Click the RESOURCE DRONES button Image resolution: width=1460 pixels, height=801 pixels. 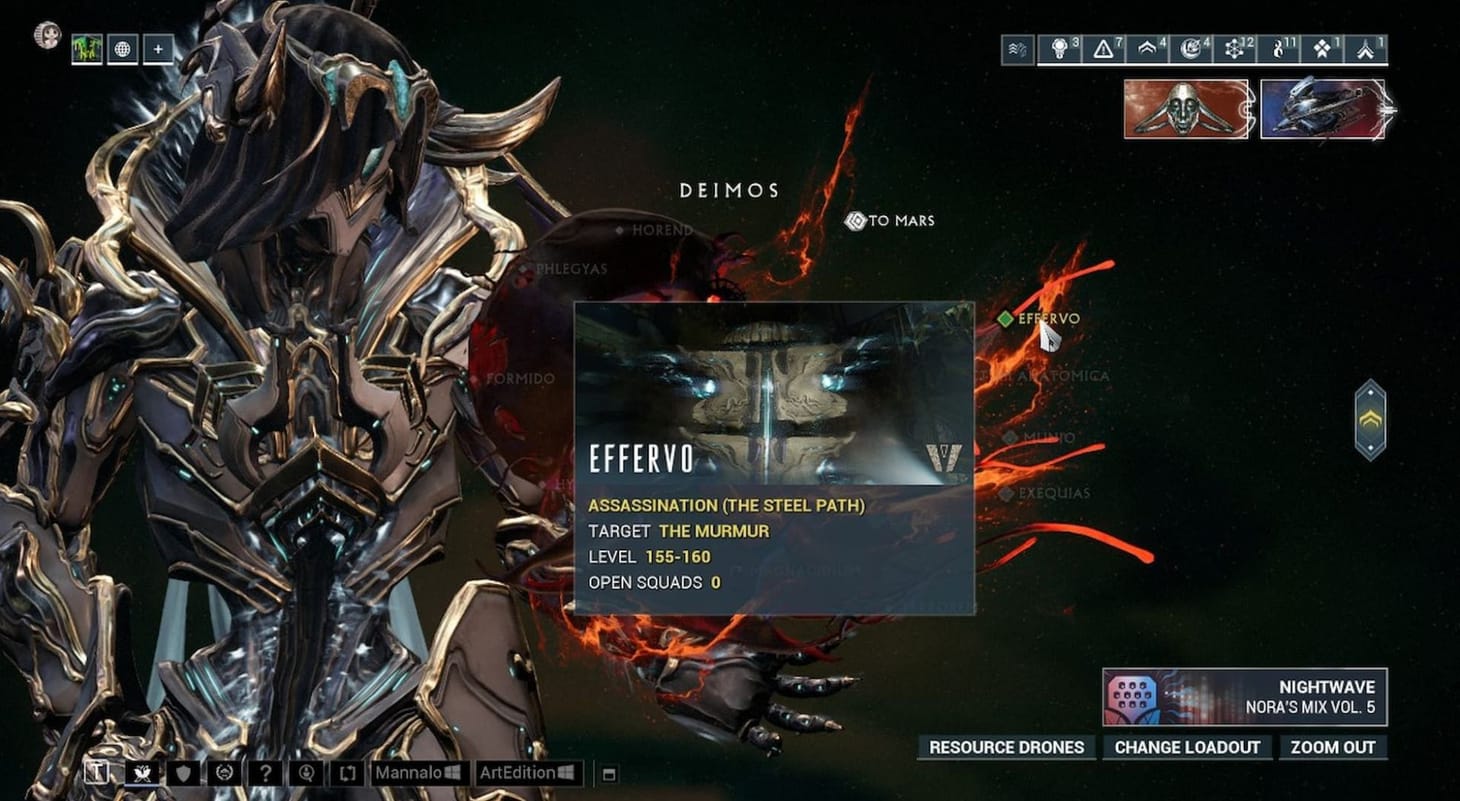[x=1005, y=747]
